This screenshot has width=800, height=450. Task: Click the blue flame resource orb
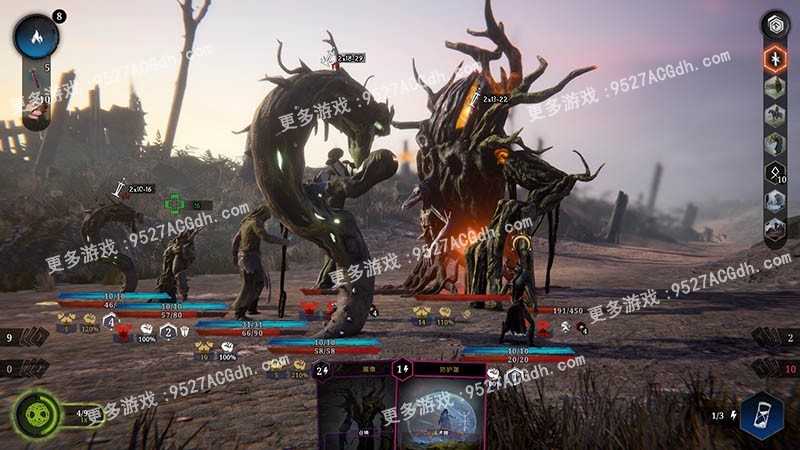[37, 39]
